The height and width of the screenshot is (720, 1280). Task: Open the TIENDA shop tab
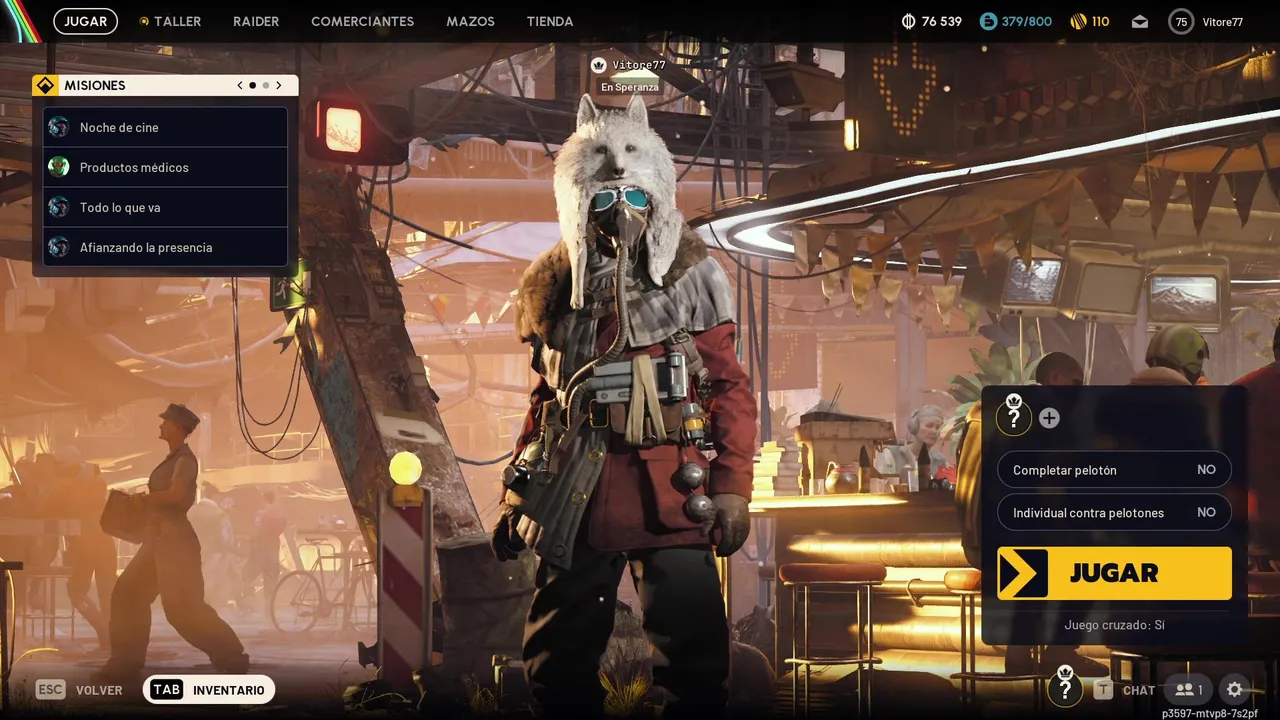pyautogui.click(x=550, y=21)
